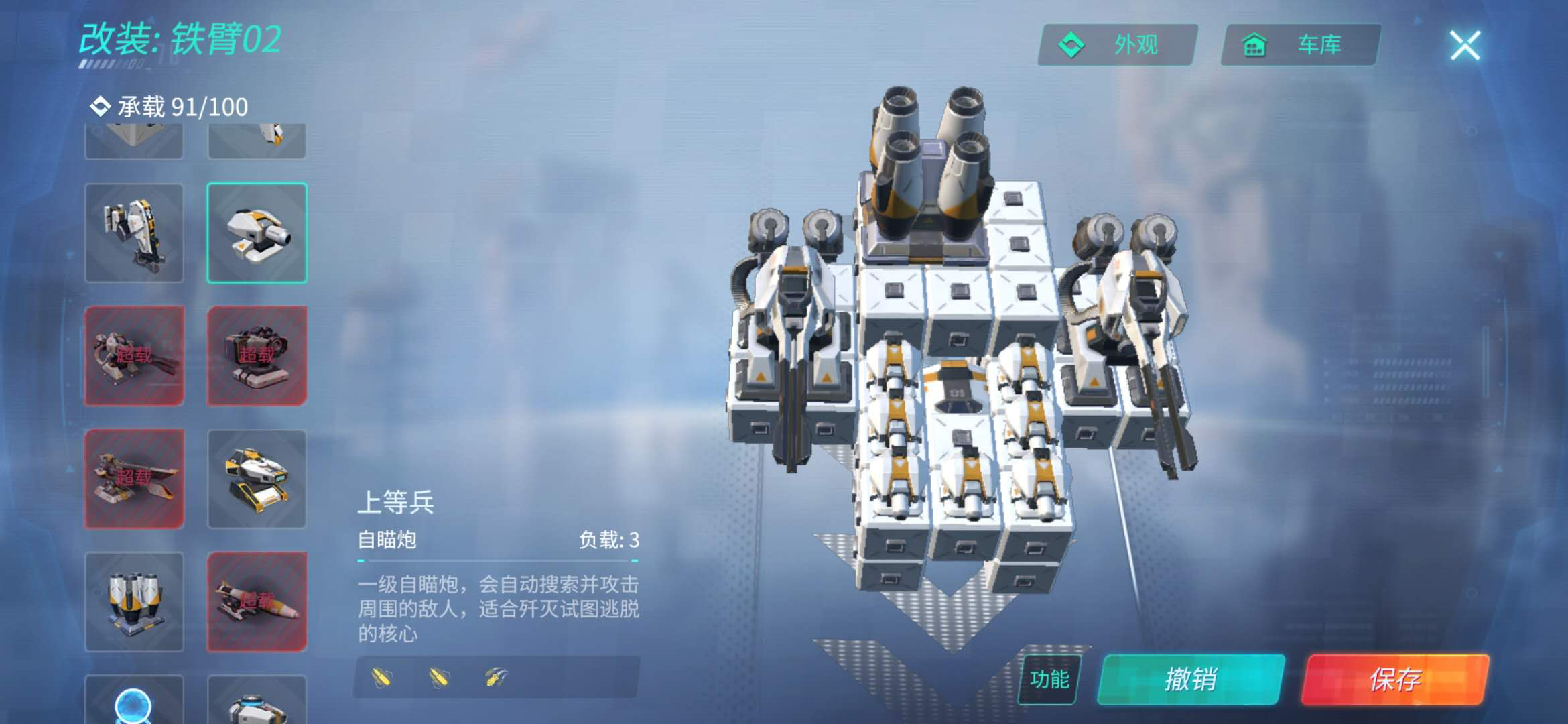Screen dimensions: 1568x724
Task: Undo changes with 撤销 button
Action: tap(1191, 679)
